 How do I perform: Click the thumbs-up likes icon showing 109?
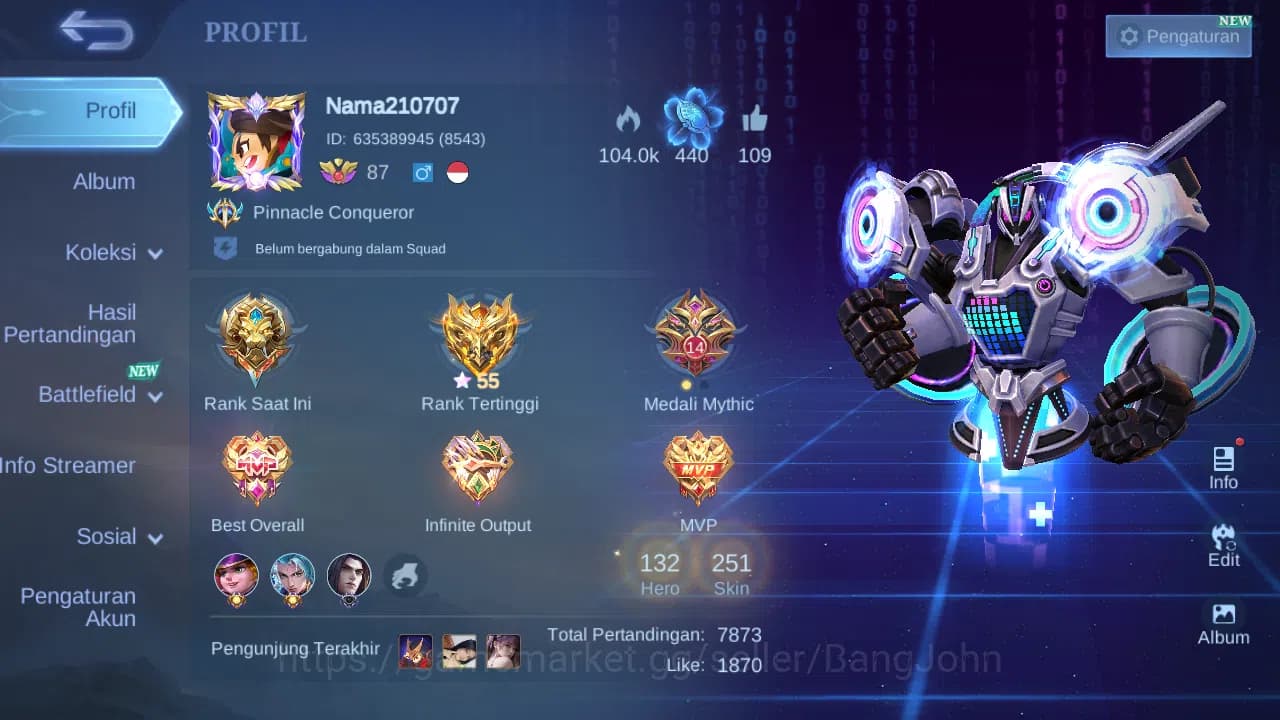pos(755,122)
